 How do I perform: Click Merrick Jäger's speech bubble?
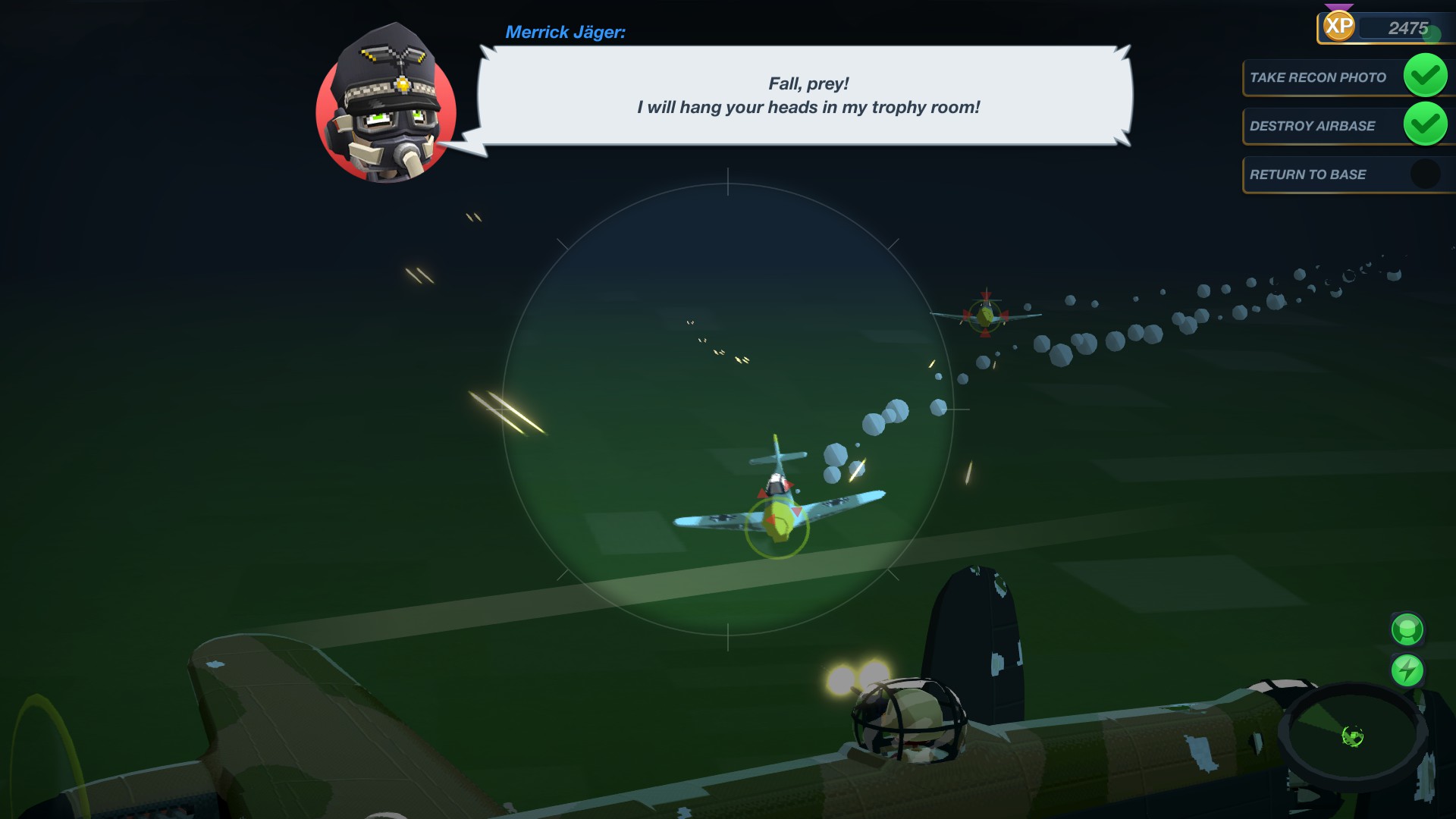click(807, 96)
